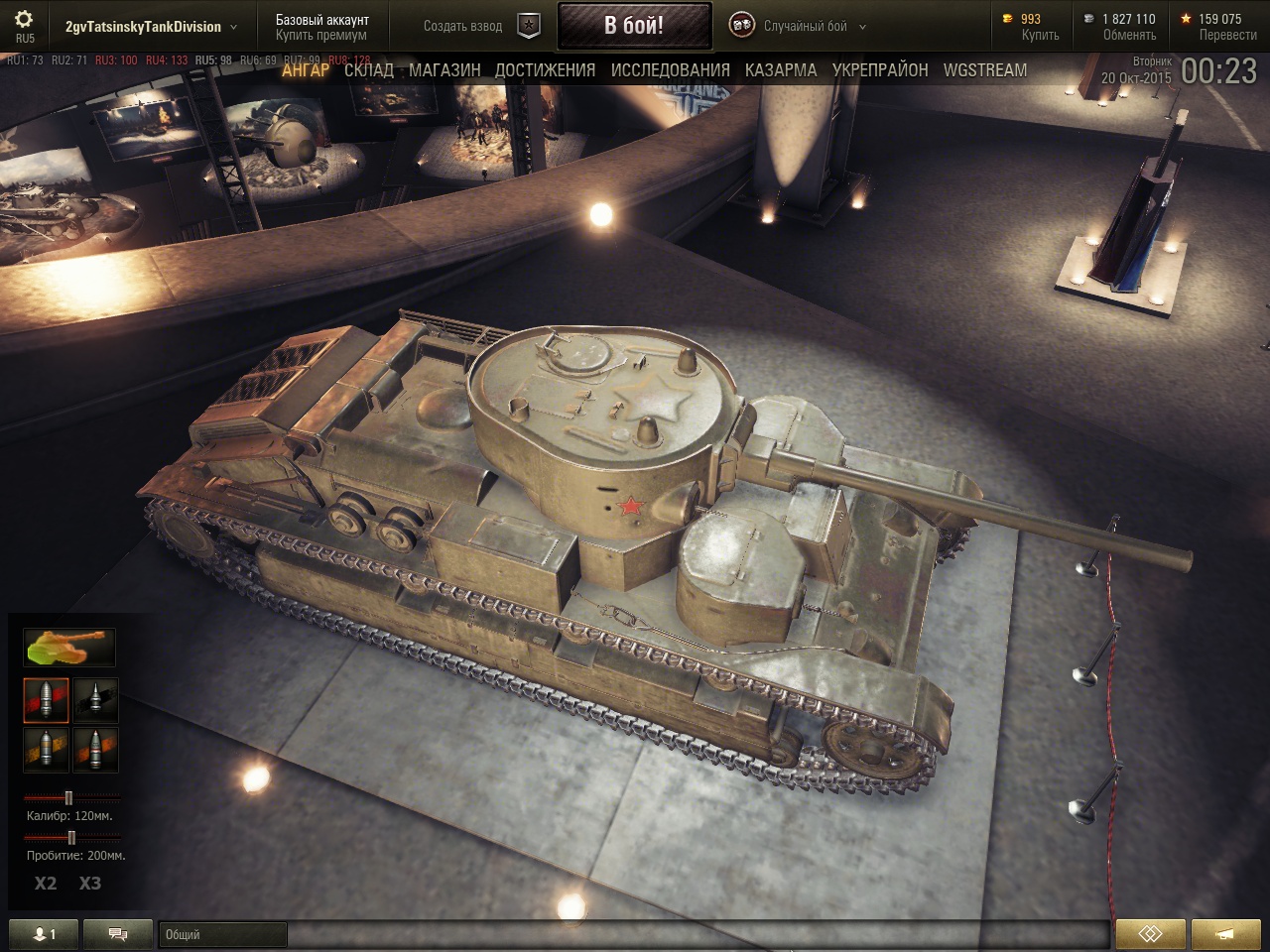1270x952 pixels.
Task: Go to the ИССЛЕДОВАНИЯ tab
Action: click(670, 70)
